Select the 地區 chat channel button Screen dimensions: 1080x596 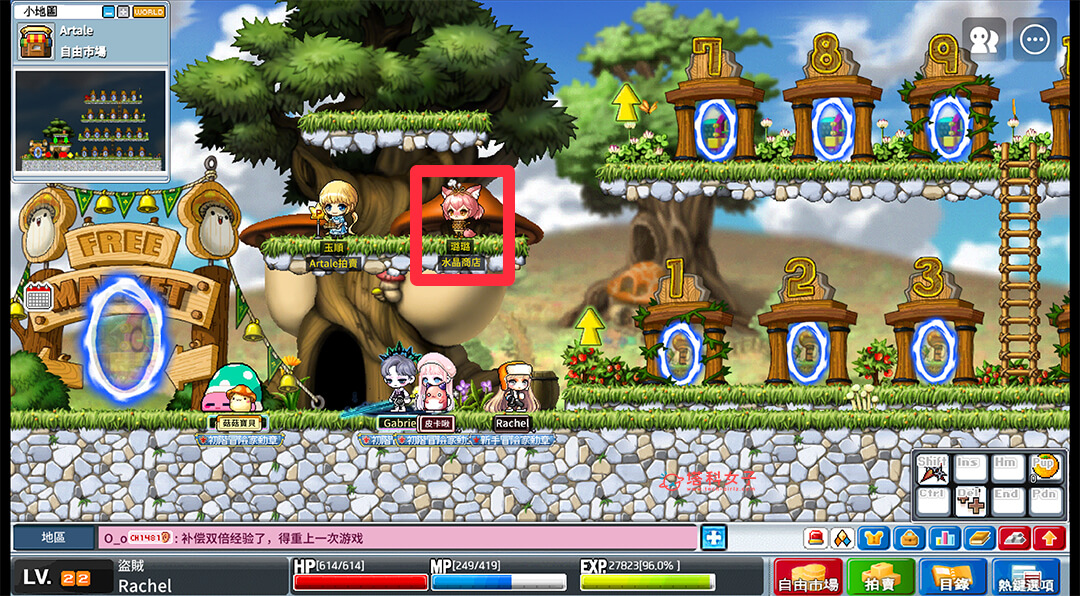(x=53, y=538)
